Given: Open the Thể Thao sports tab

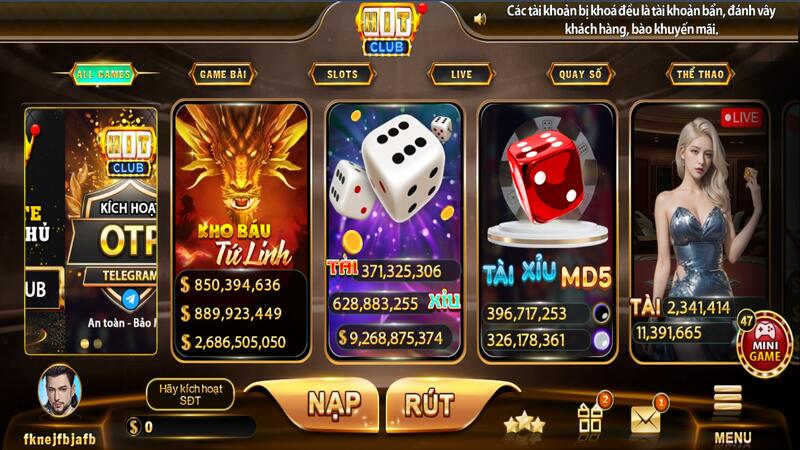Looking at the screenshot, I should [x=700, y=74].
